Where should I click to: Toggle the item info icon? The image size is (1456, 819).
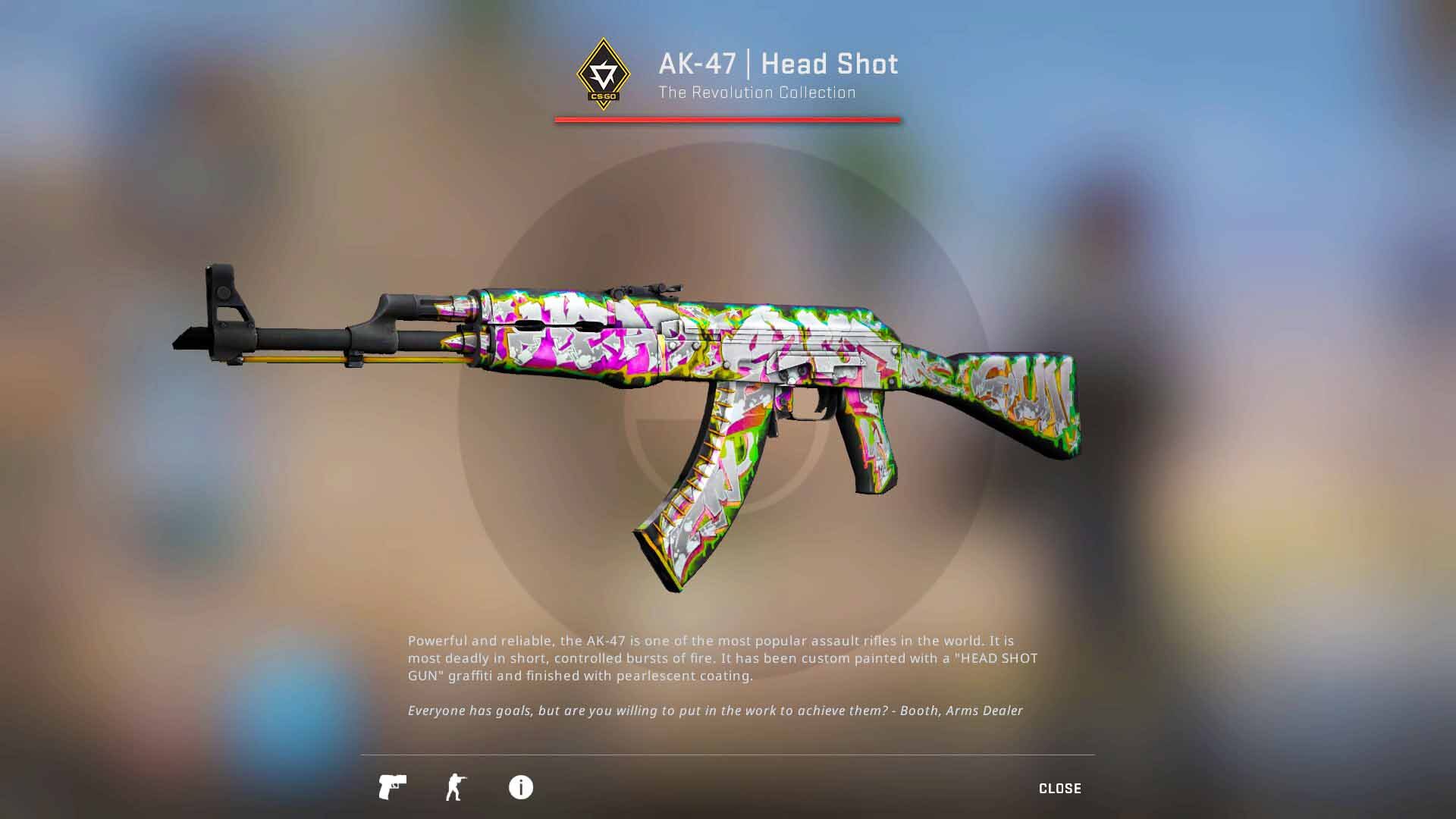(x=520, y=787)
